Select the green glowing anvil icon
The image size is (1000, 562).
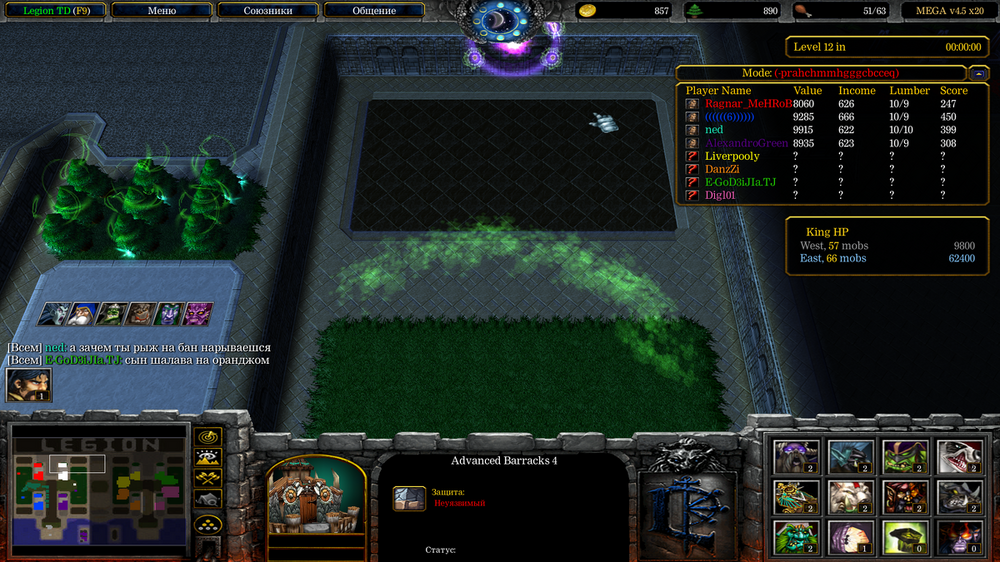tap(904, 537)
